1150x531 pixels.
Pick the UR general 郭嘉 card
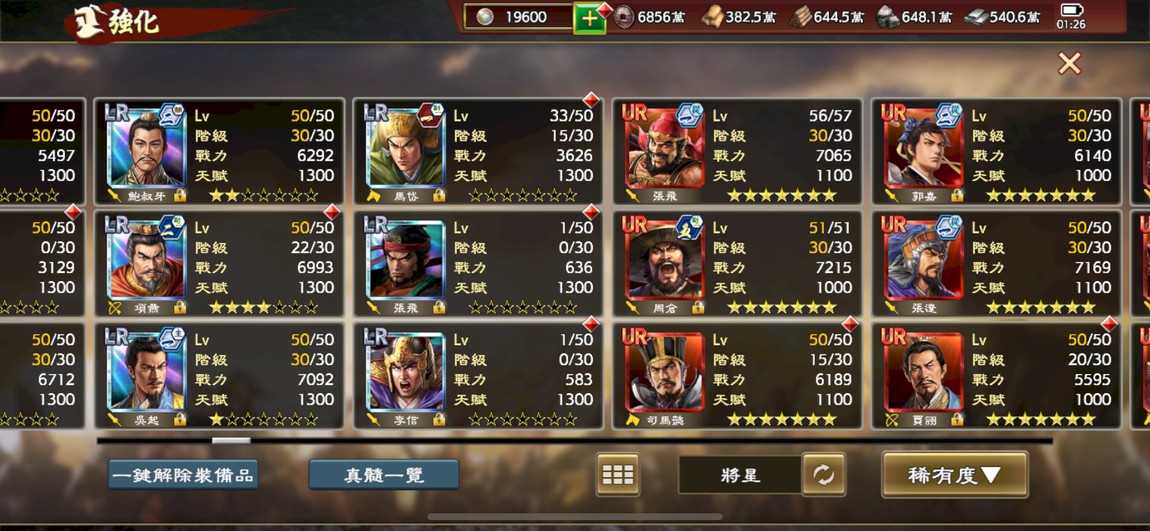click(x=996, y=151)
